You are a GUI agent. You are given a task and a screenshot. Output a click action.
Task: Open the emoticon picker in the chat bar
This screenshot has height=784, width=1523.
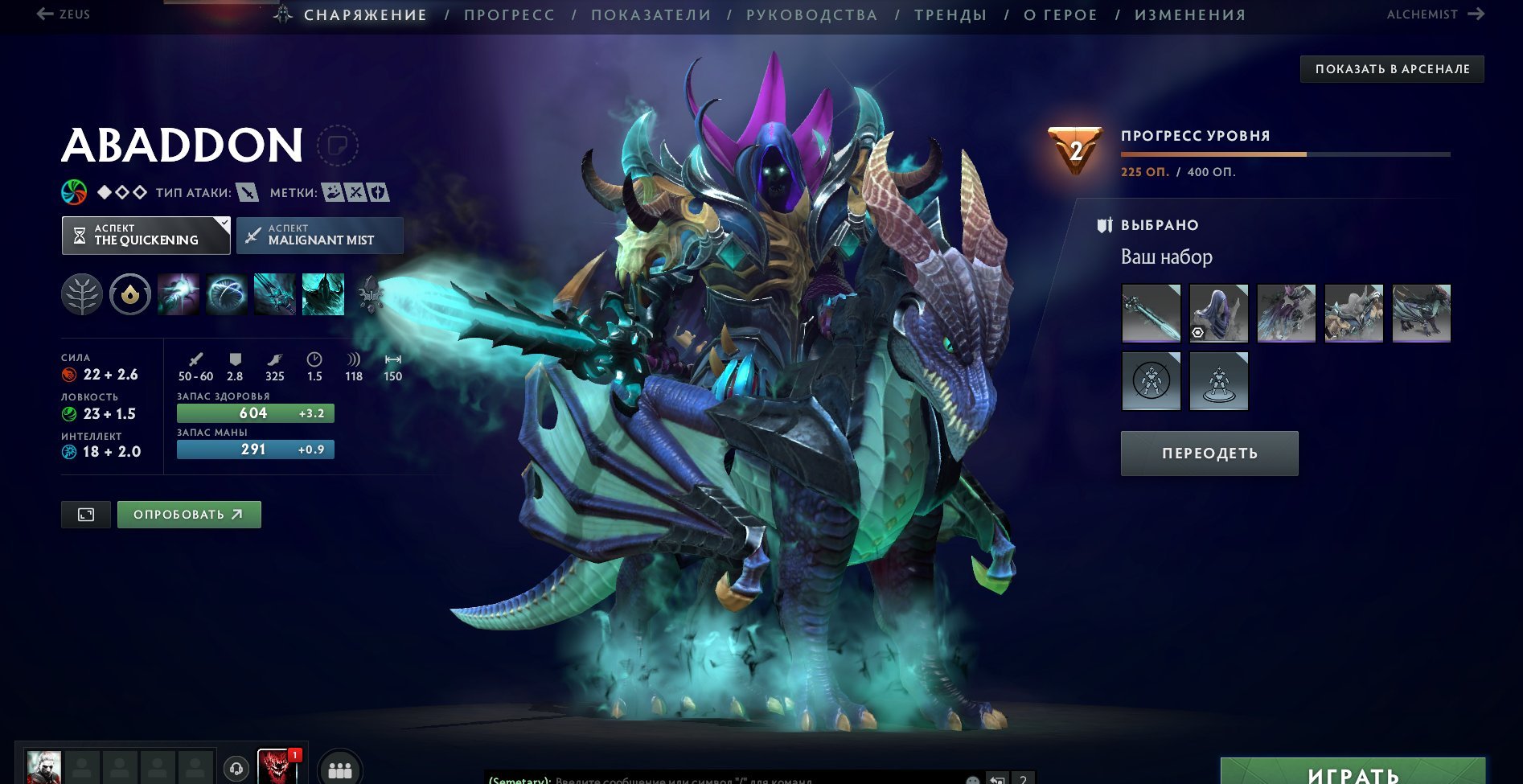(973, 780)
